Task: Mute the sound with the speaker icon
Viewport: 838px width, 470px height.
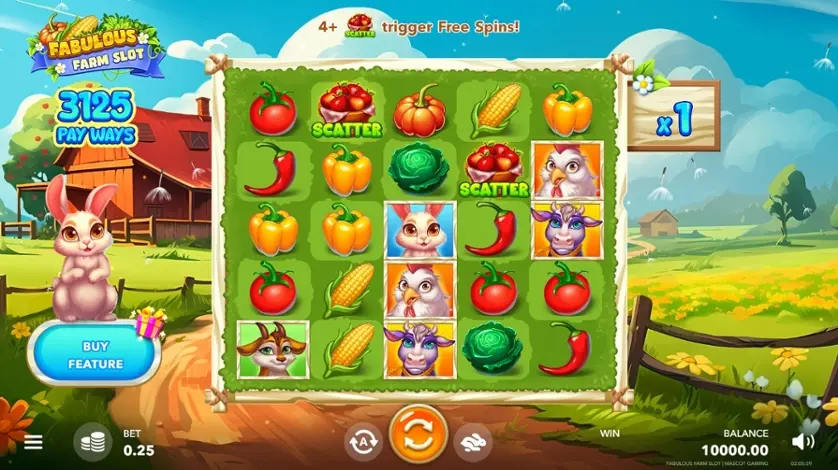Action: (802, 441)
